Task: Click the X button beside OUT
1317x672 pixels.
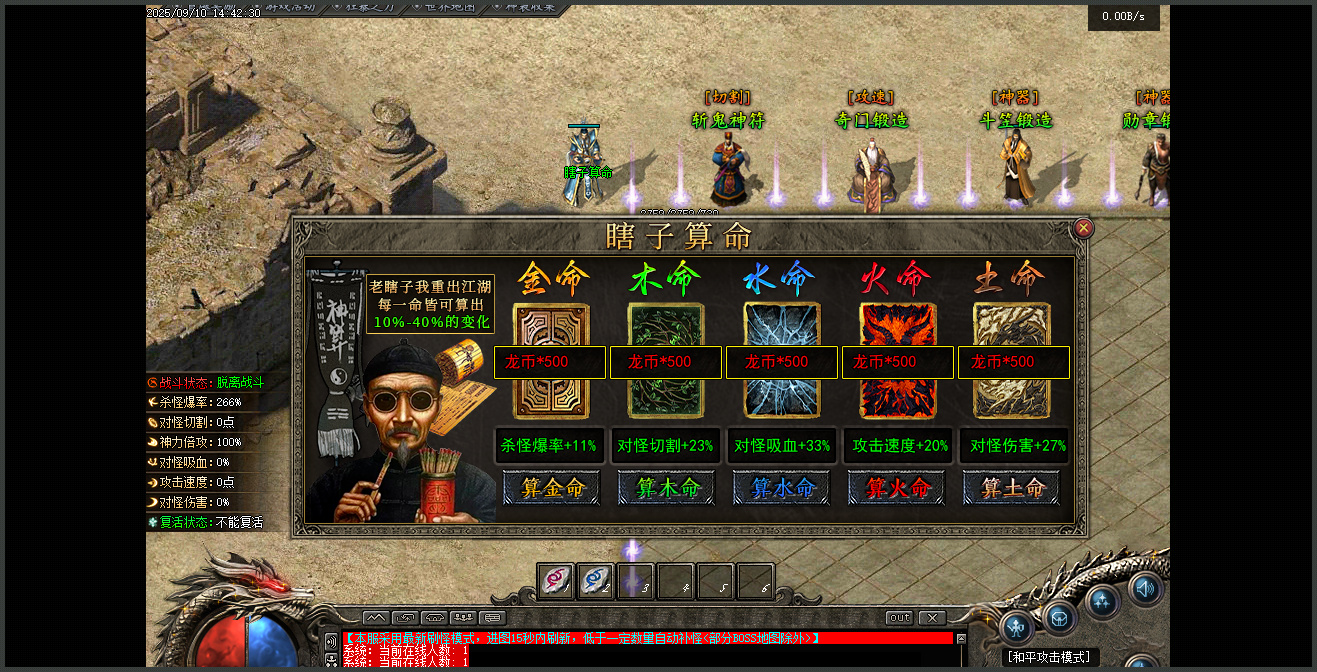Action: (x=932, y=618)
